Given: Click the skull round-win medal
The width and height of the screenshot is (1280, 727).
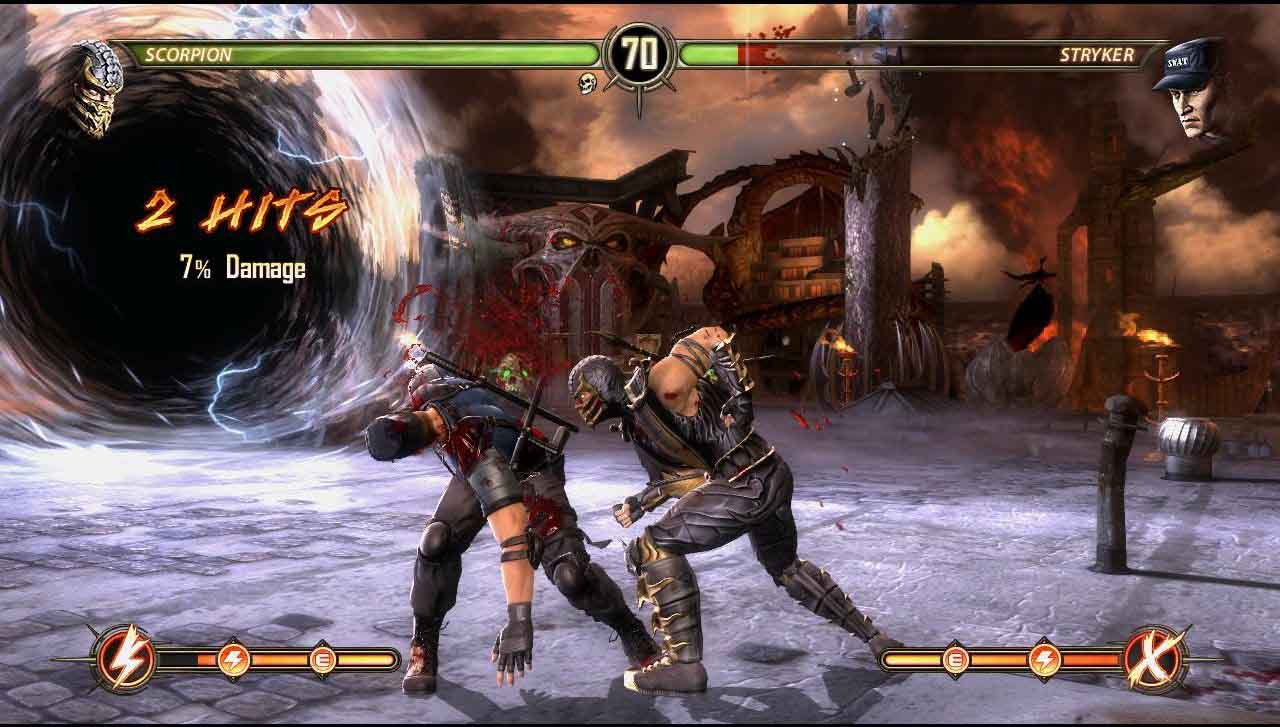Looking at the screenshot, I should click(x=588, y=84).
